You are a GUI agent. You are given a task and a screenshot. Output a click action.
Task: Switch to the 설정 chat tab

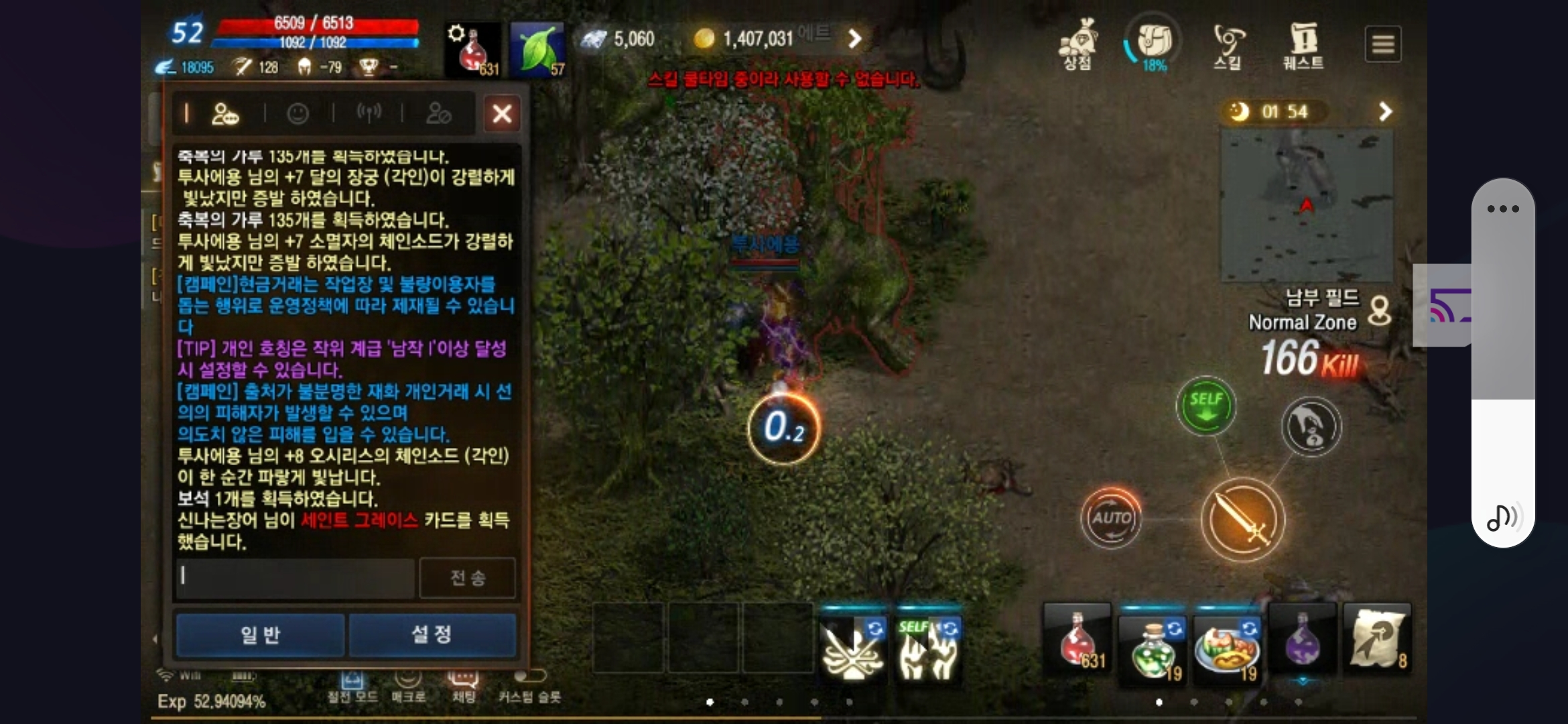click(x=433, y=635)
